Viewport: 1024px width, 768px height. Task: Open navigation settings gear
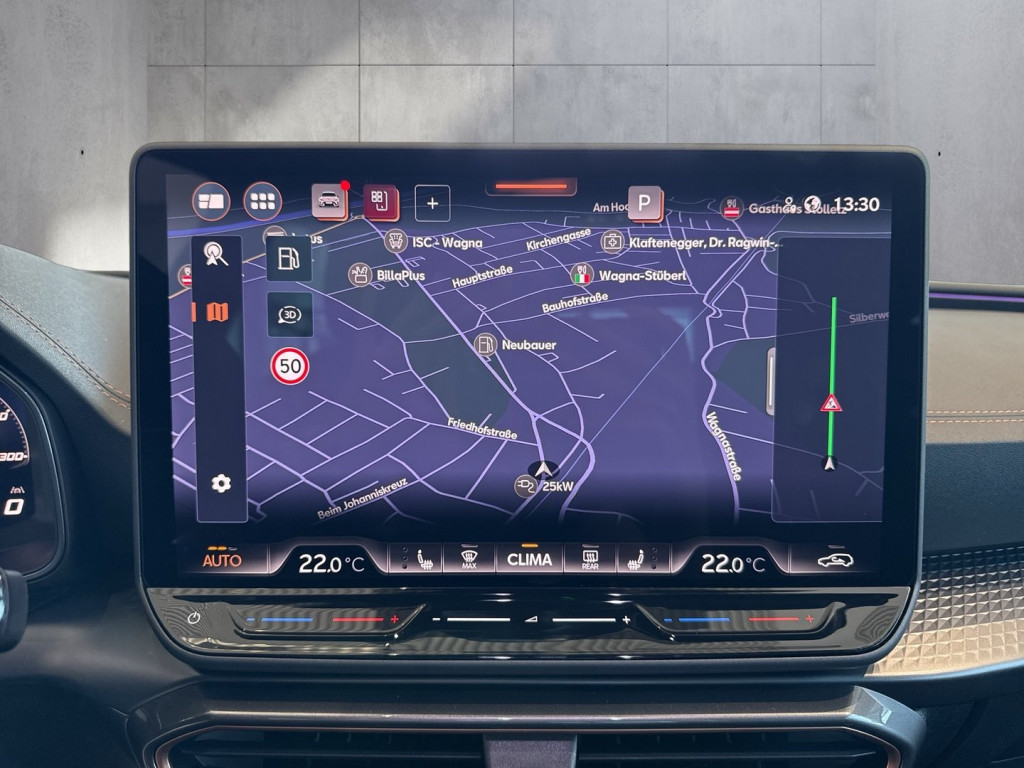click(221, 484)
